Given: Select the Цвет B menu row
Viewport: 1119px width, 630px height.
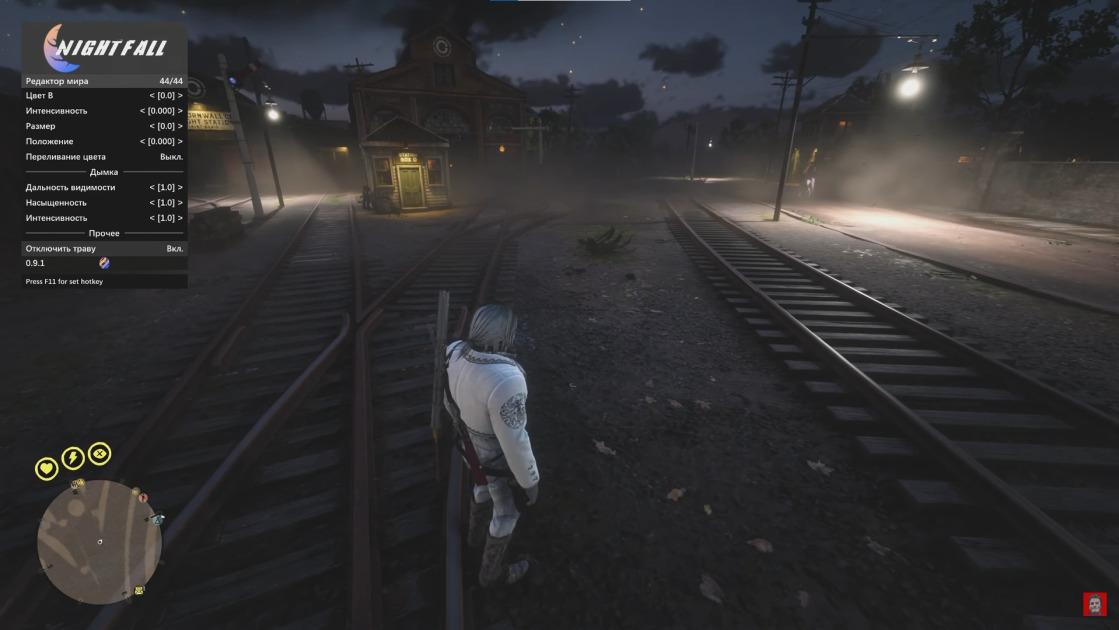Looking at the screenshot, I should [x=104, y=96].
